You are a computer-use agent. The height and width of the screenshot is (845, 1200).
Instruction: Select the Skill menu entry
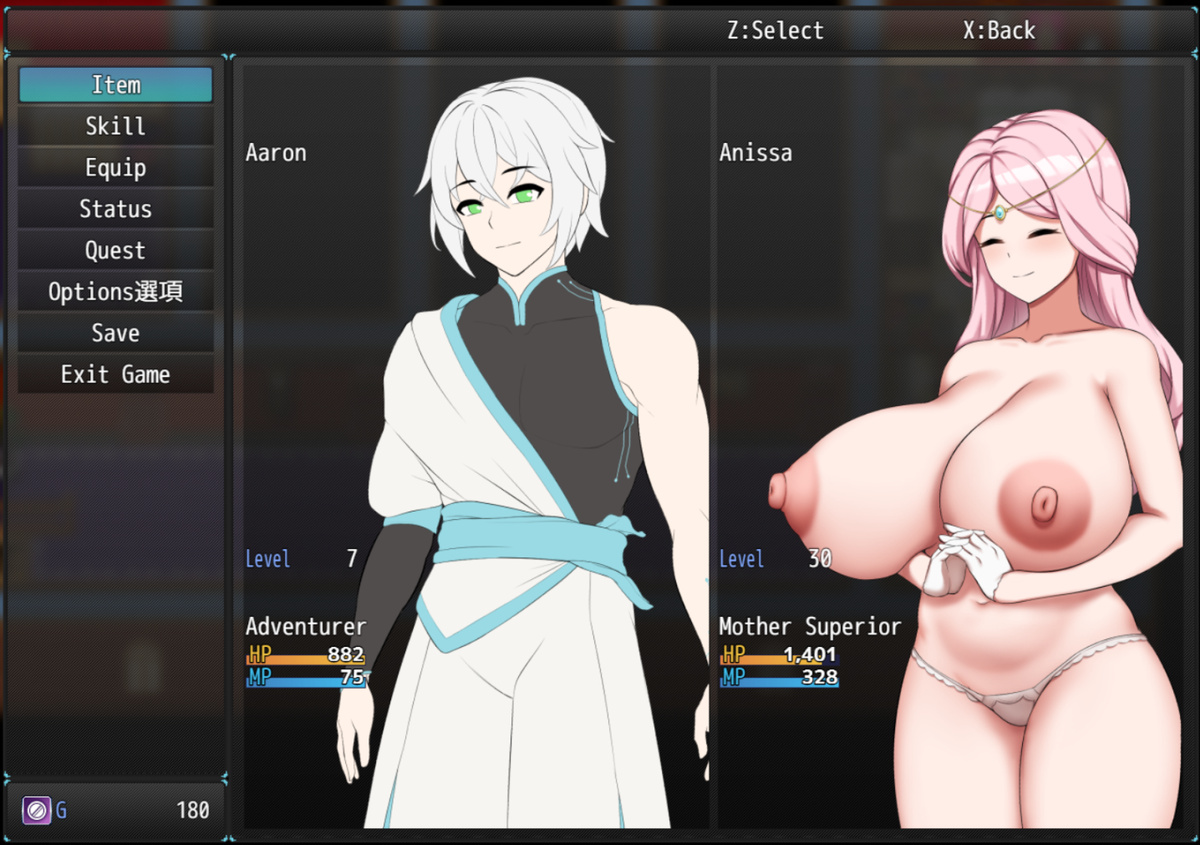pos(116,126)
